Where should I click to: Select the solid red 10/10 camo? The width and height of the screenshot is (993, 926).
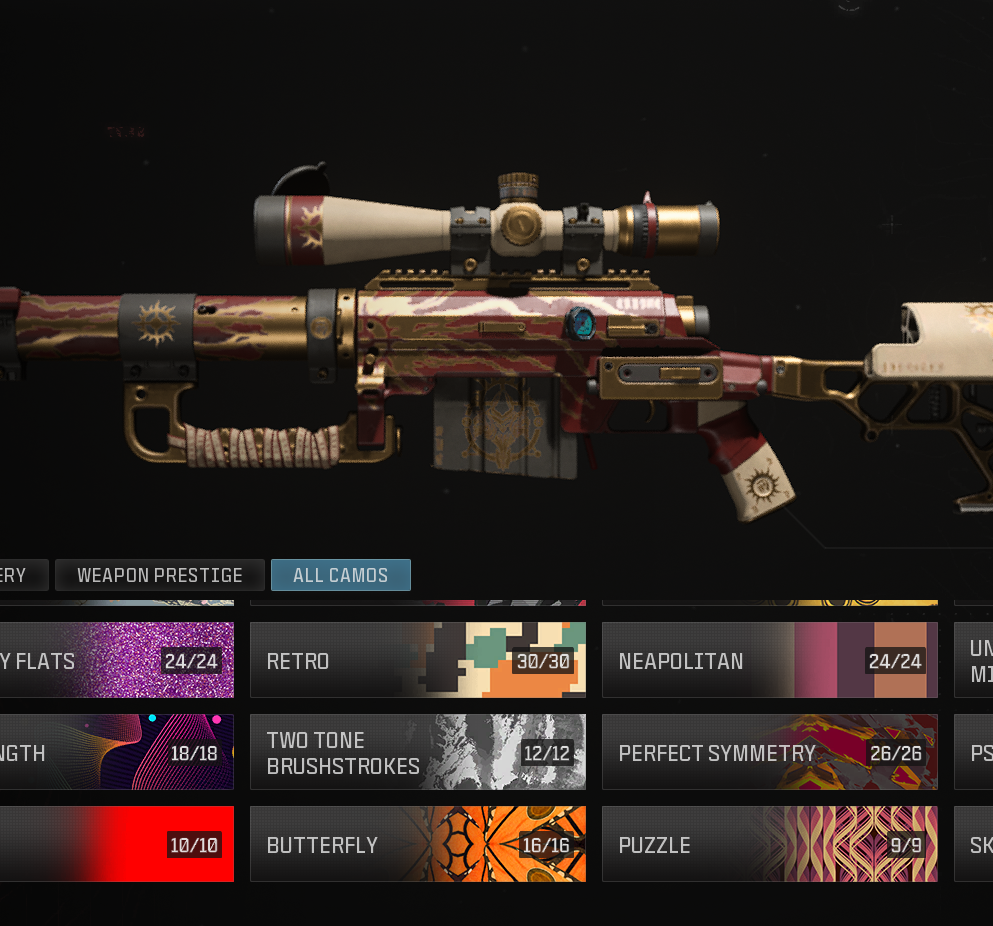[115, 844]
